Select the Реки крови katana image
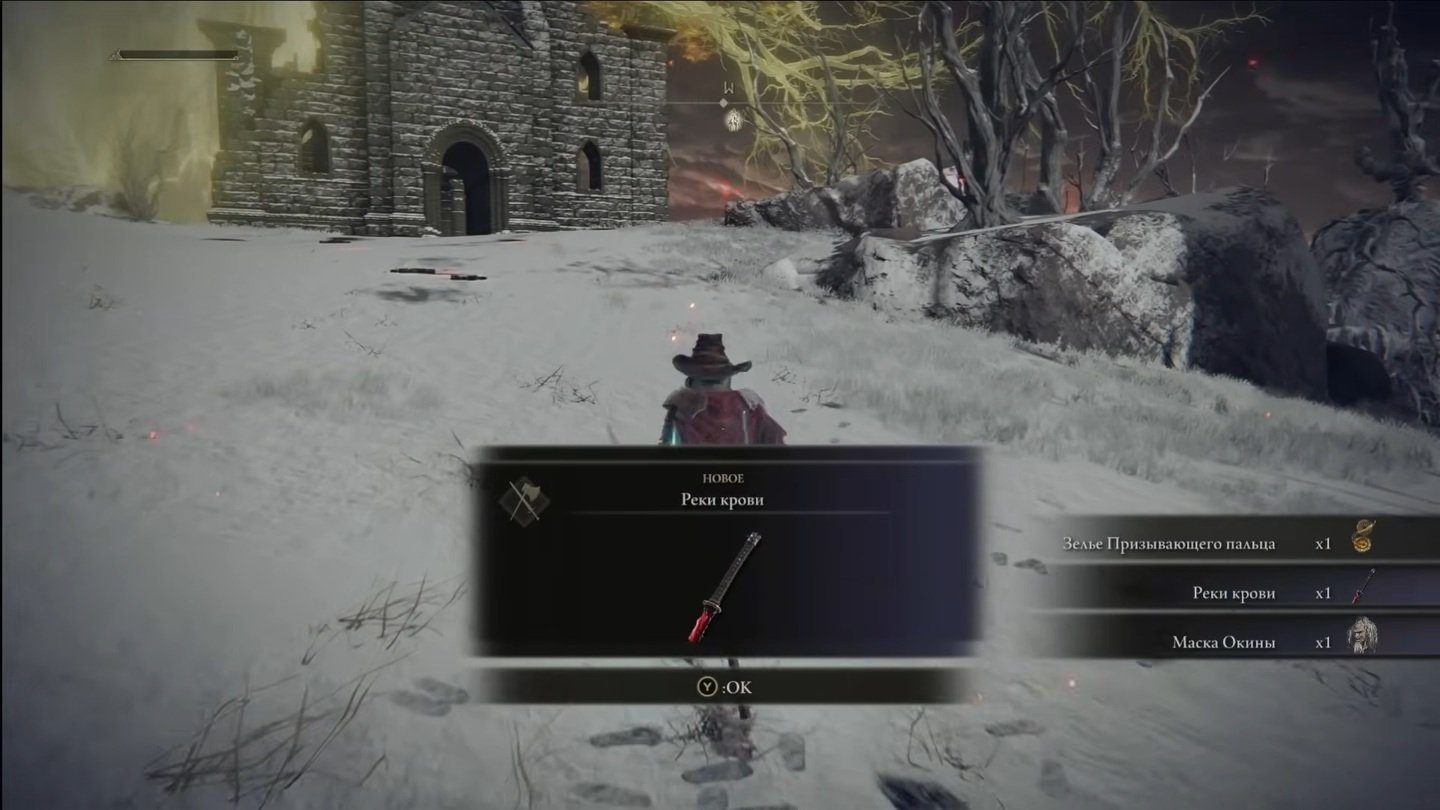The width and height of the screenshot is (1440, 810). pos(726,587)
